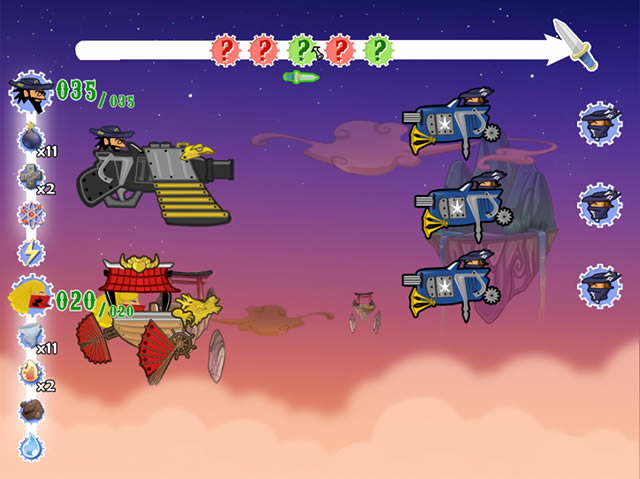The height and width of the screenshot is (479, 640).
Task: Select the grey cross-shaped item
Action: tap(30, 177)
